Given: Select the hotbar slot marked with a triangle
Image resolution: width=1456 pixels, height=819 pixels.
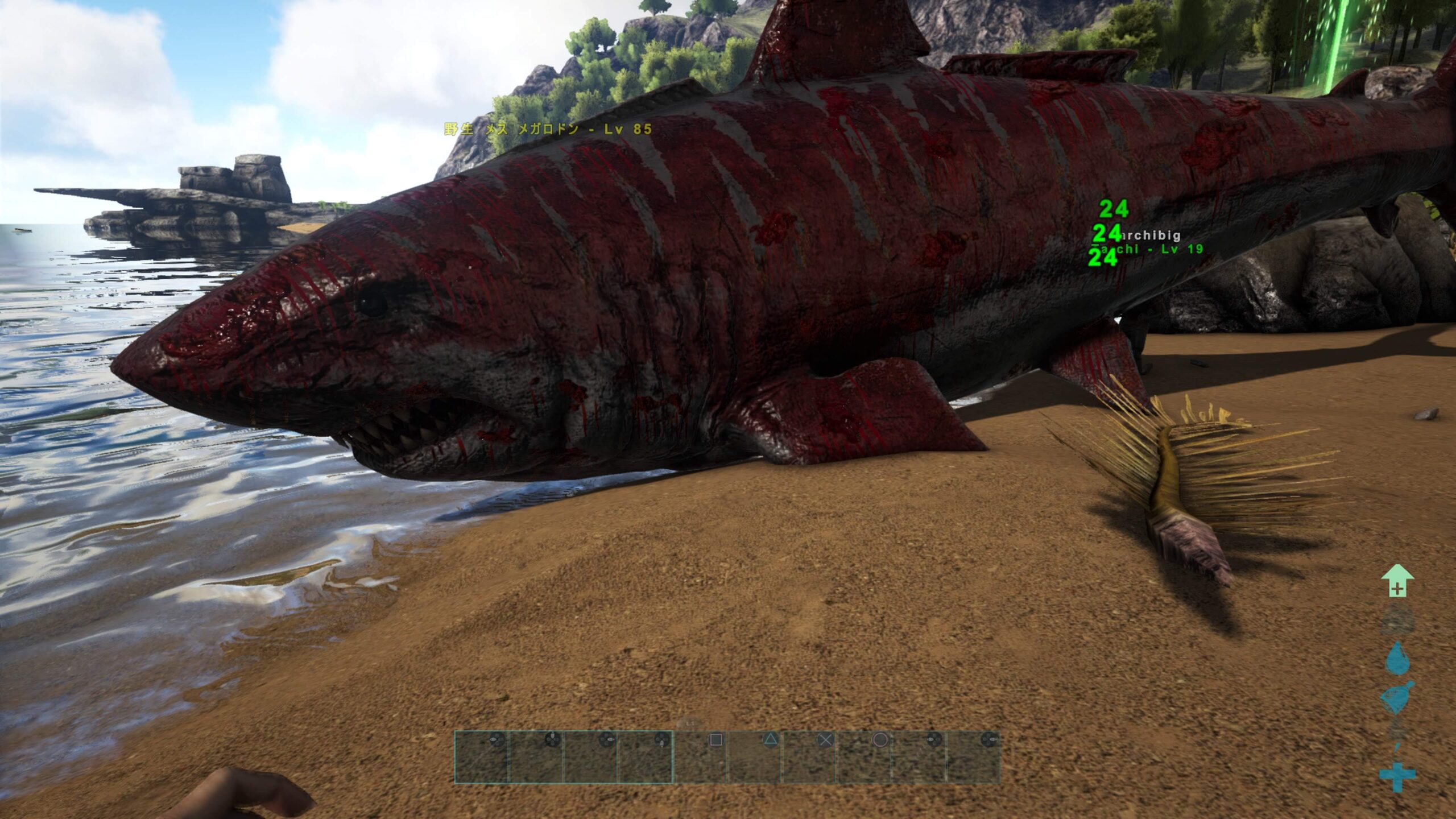Looking at the screenshot, I should pos(755,757).
